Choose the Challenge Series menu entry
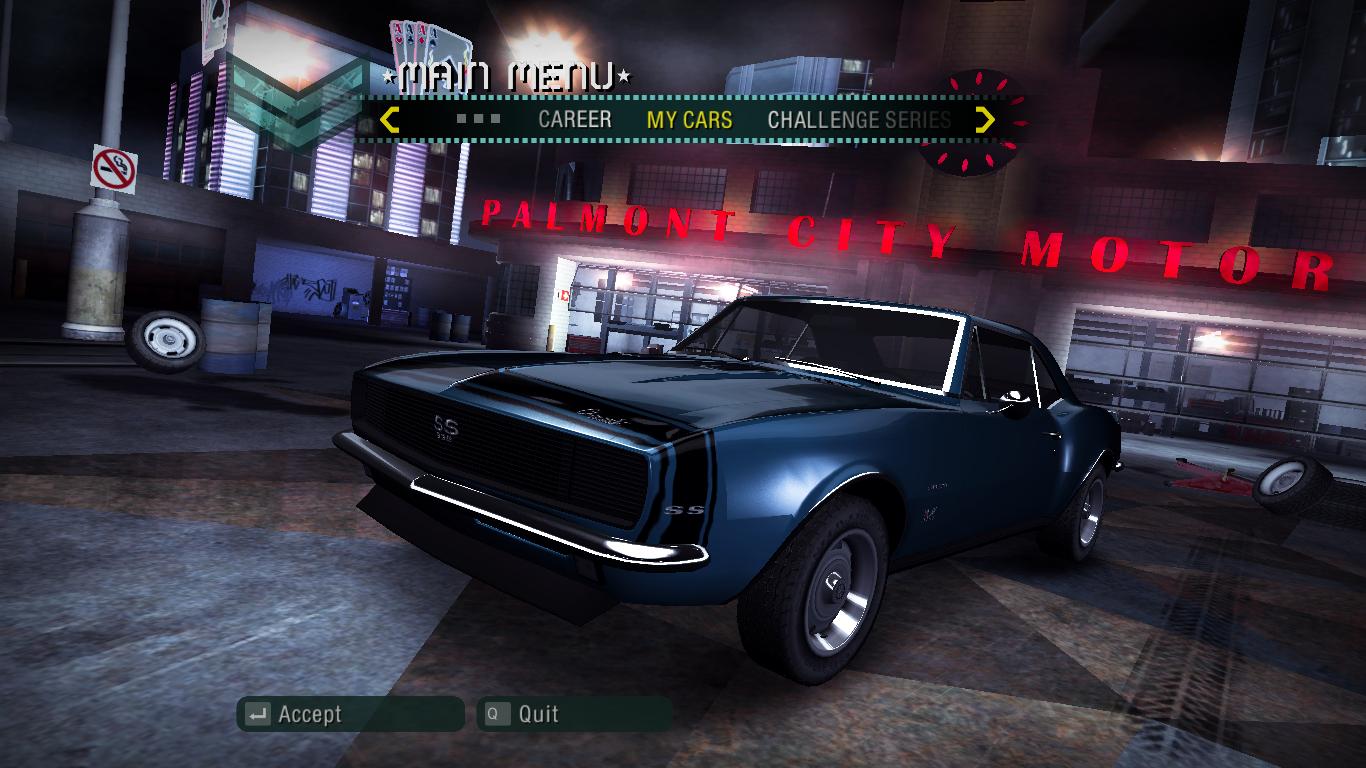 [858, 120]
